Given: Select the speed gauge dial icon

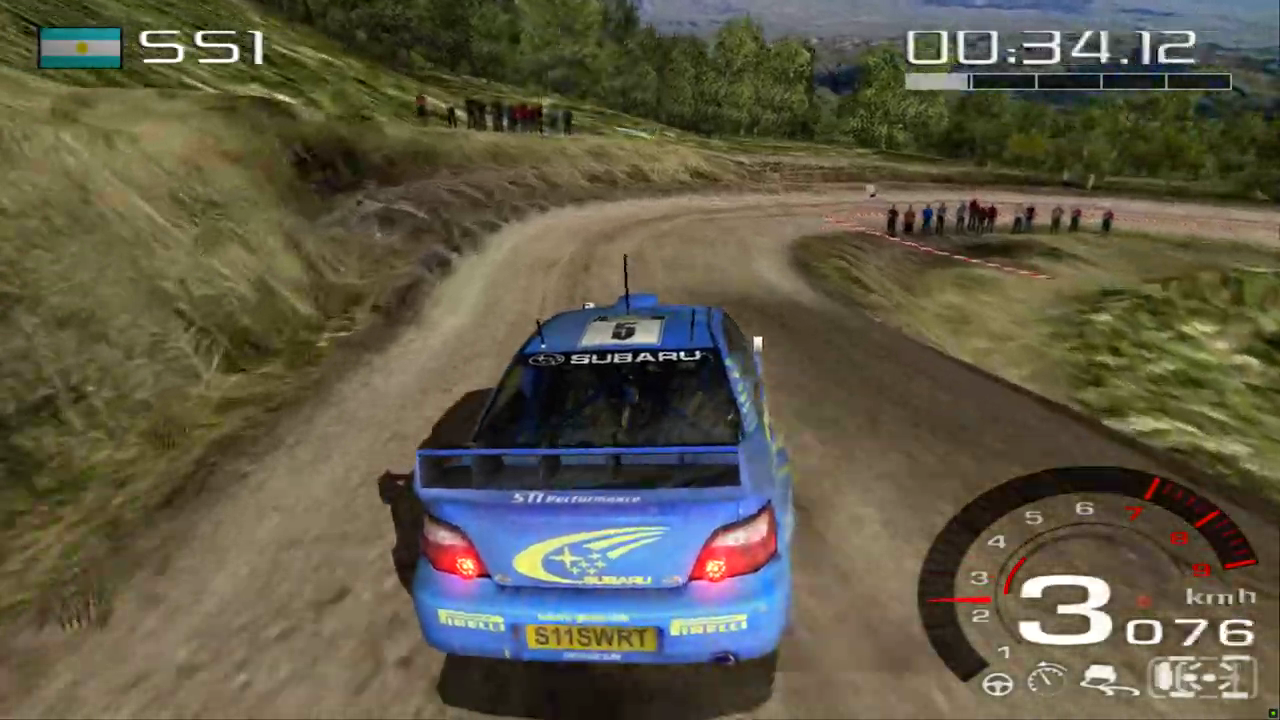Looking at the screenshot, I should click(x=1047, y=679).
